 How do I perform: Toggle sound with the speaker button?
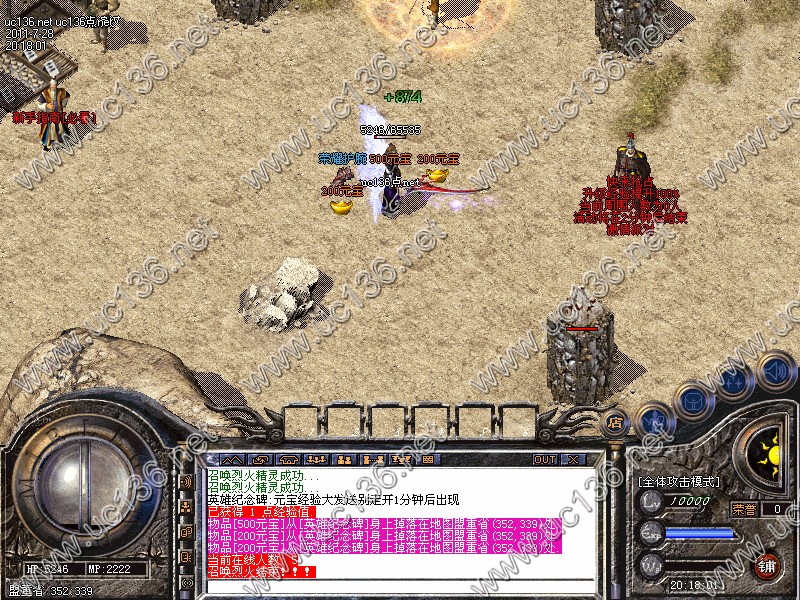[x=775, y=370]
